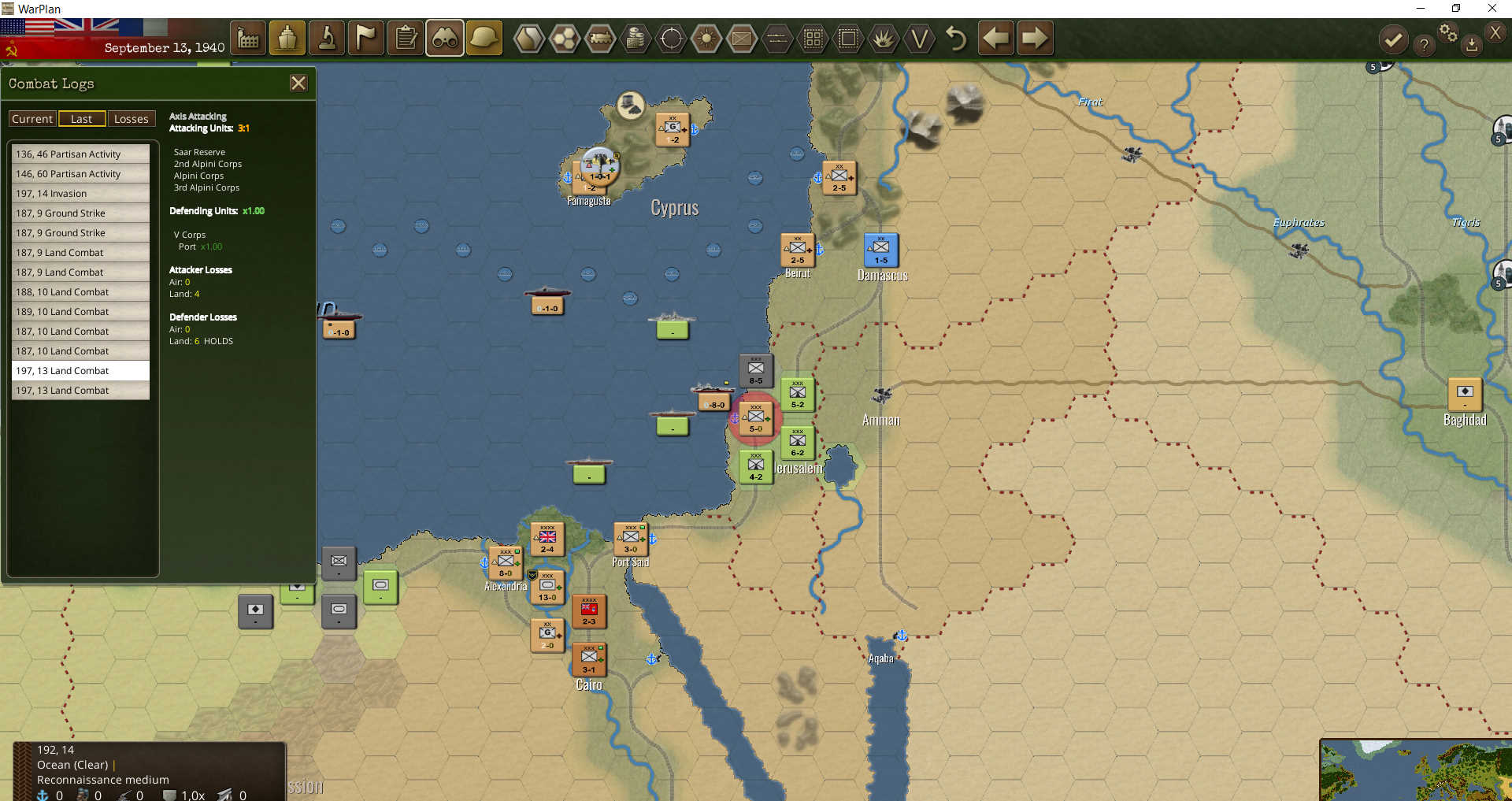Image resolution: width=1512 pixels, height=801 pixels.
Task: Switch to the Losses tab
Action: (x=132, y=118)
